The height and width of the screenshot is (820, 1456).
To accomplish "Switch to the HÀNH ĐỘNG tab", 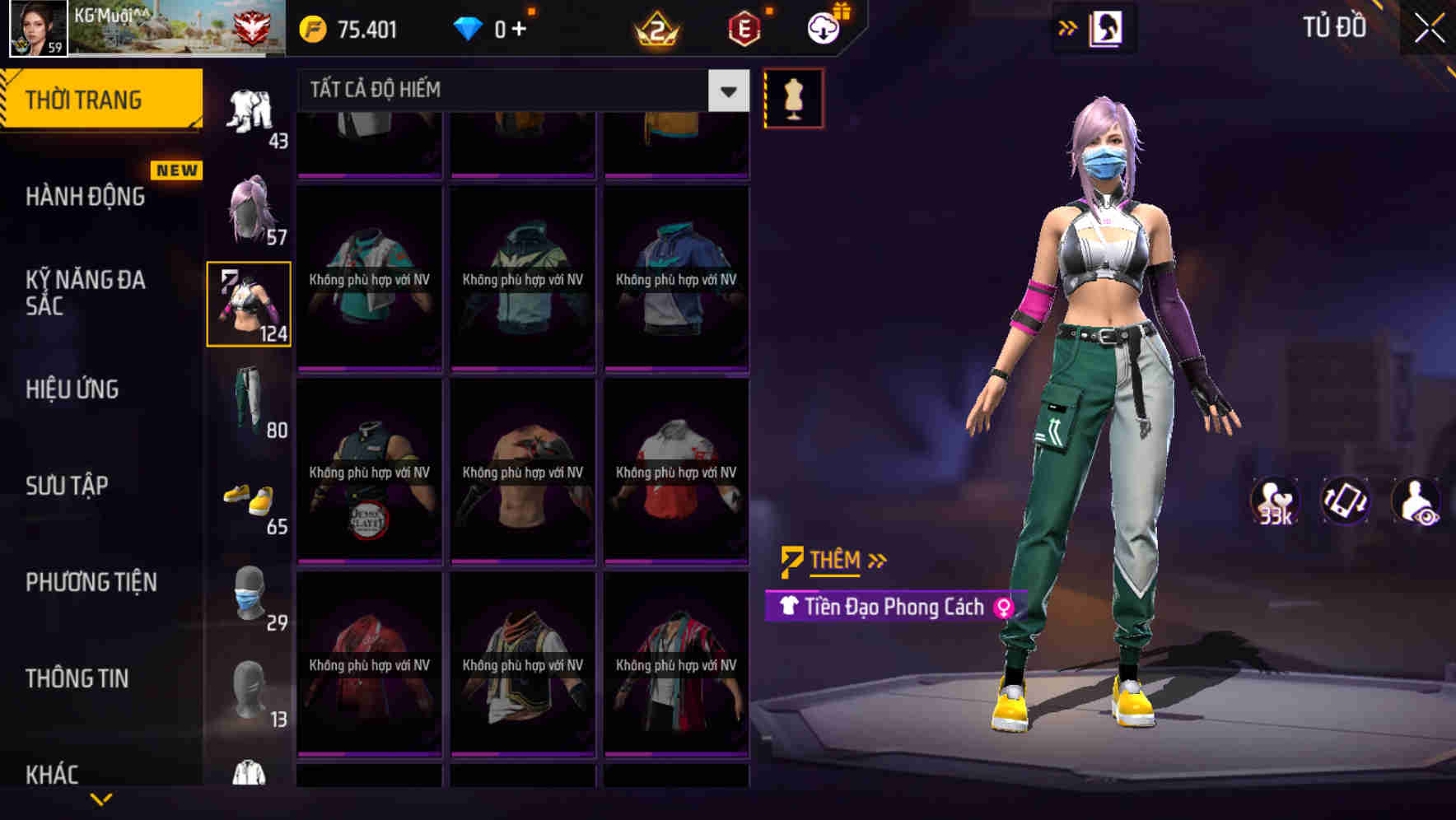I will tap(85, 197).
